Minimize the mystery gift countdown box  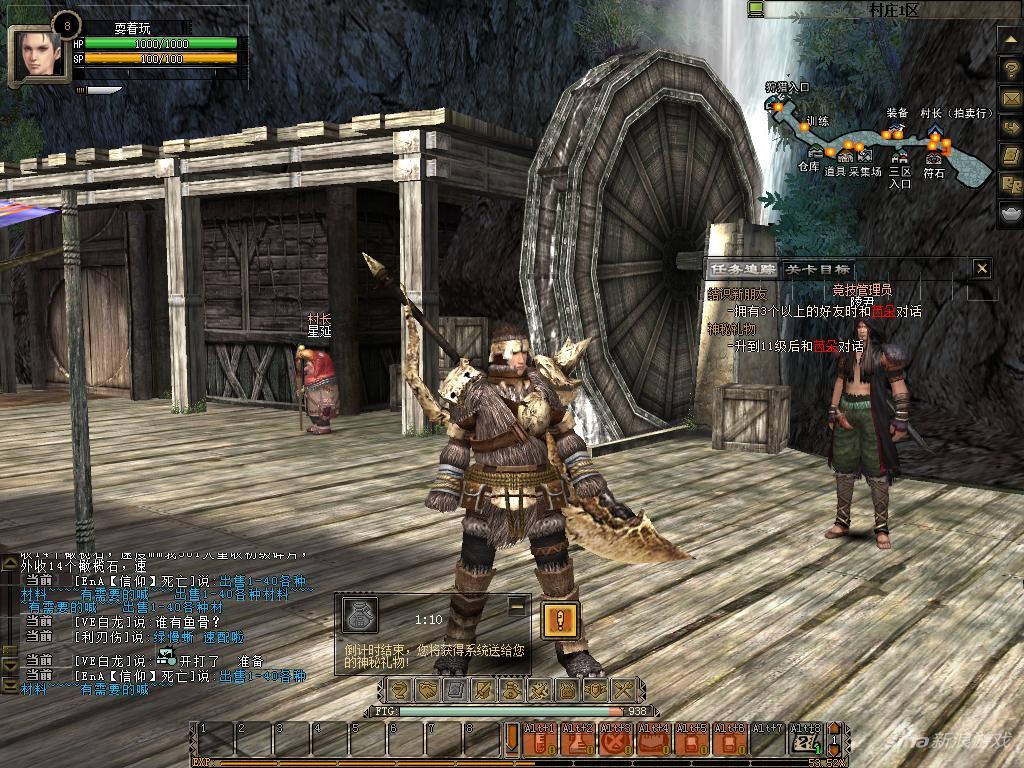tap(516, 605)
